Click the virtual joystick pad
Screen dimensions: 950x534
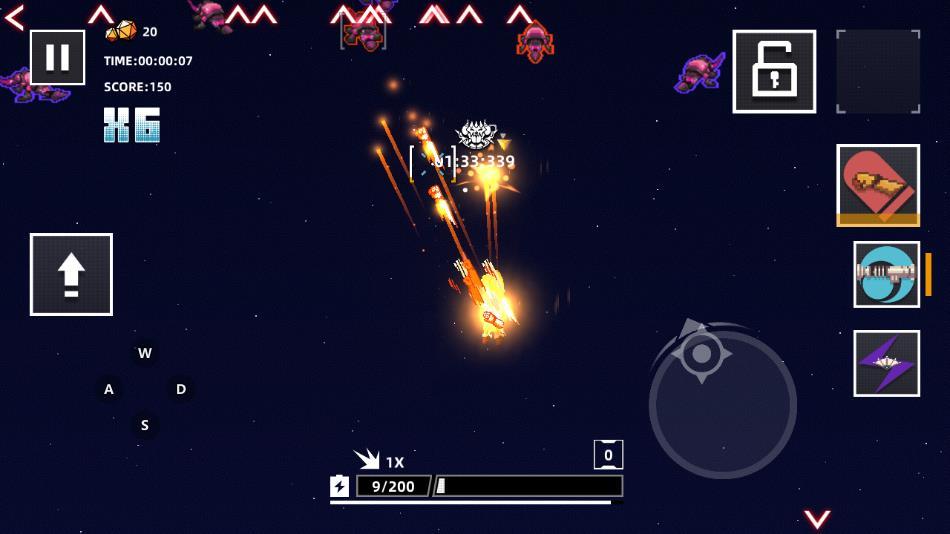722,404
